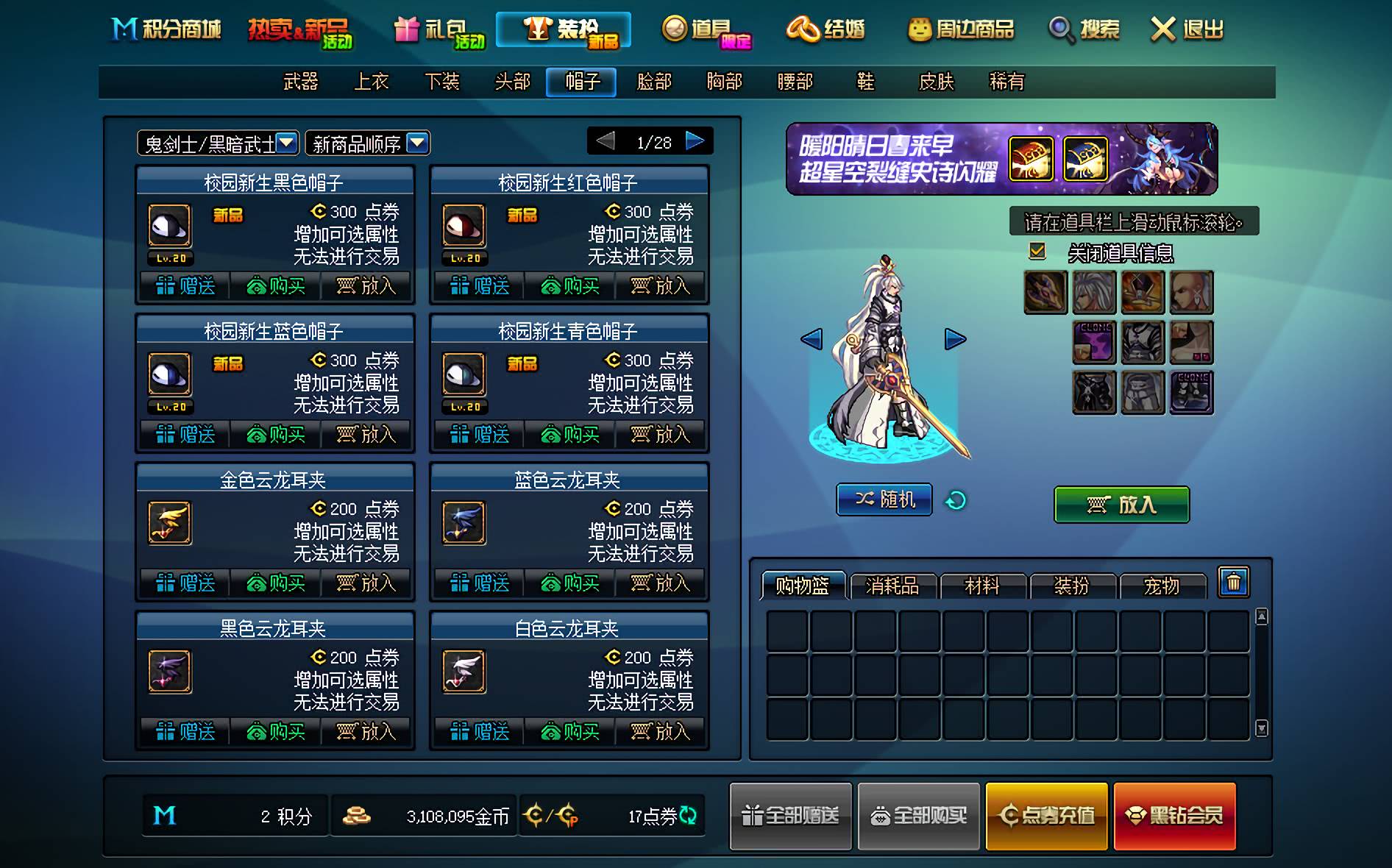This screenshot has width=1392, height=868.
Task: Buy the 校园新生黑色帽子 with 购买
Action: [x=276, y=285]
